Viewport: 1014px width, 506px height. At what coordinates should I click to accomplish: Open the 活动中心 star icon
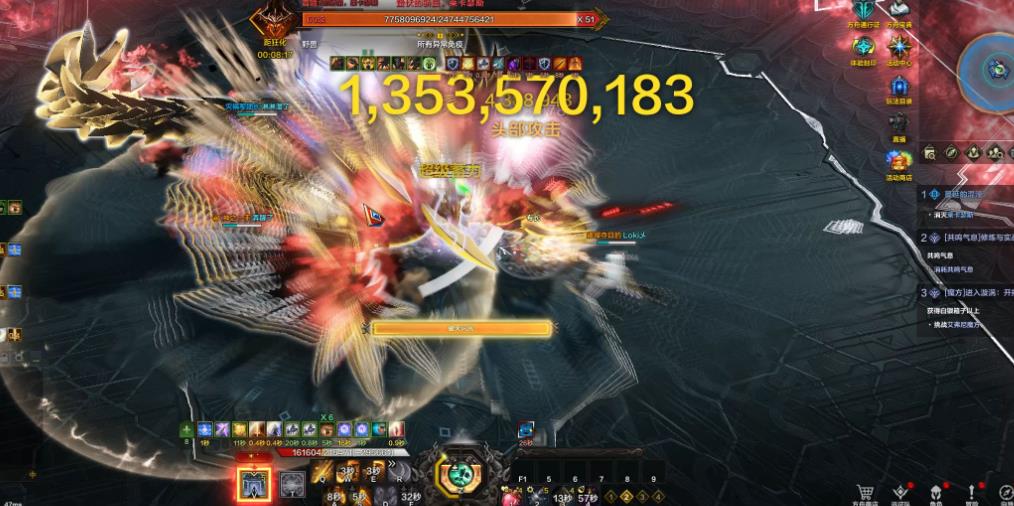point(900,46)
